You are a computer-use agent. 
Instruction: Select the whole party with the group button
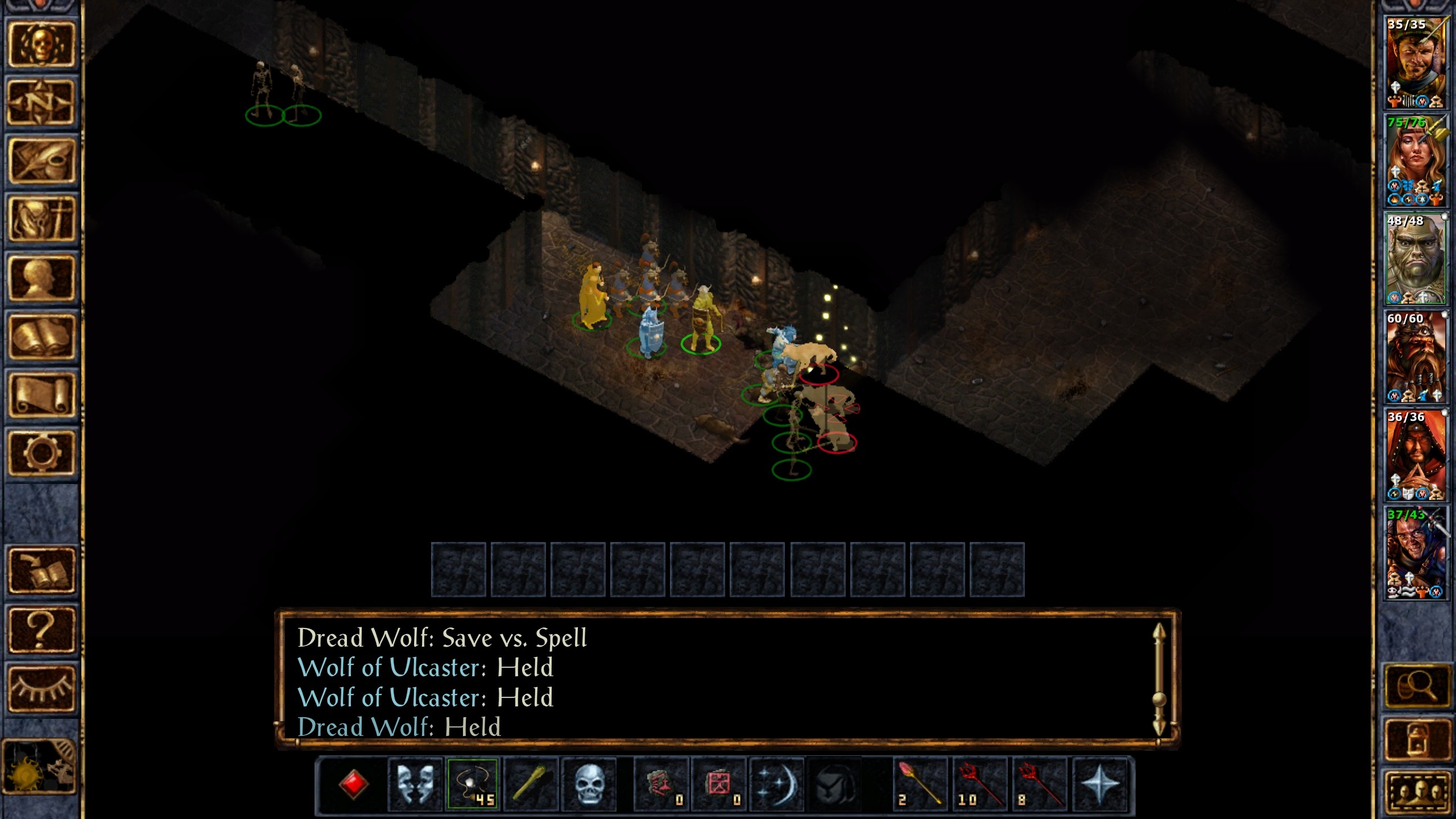1416,793
